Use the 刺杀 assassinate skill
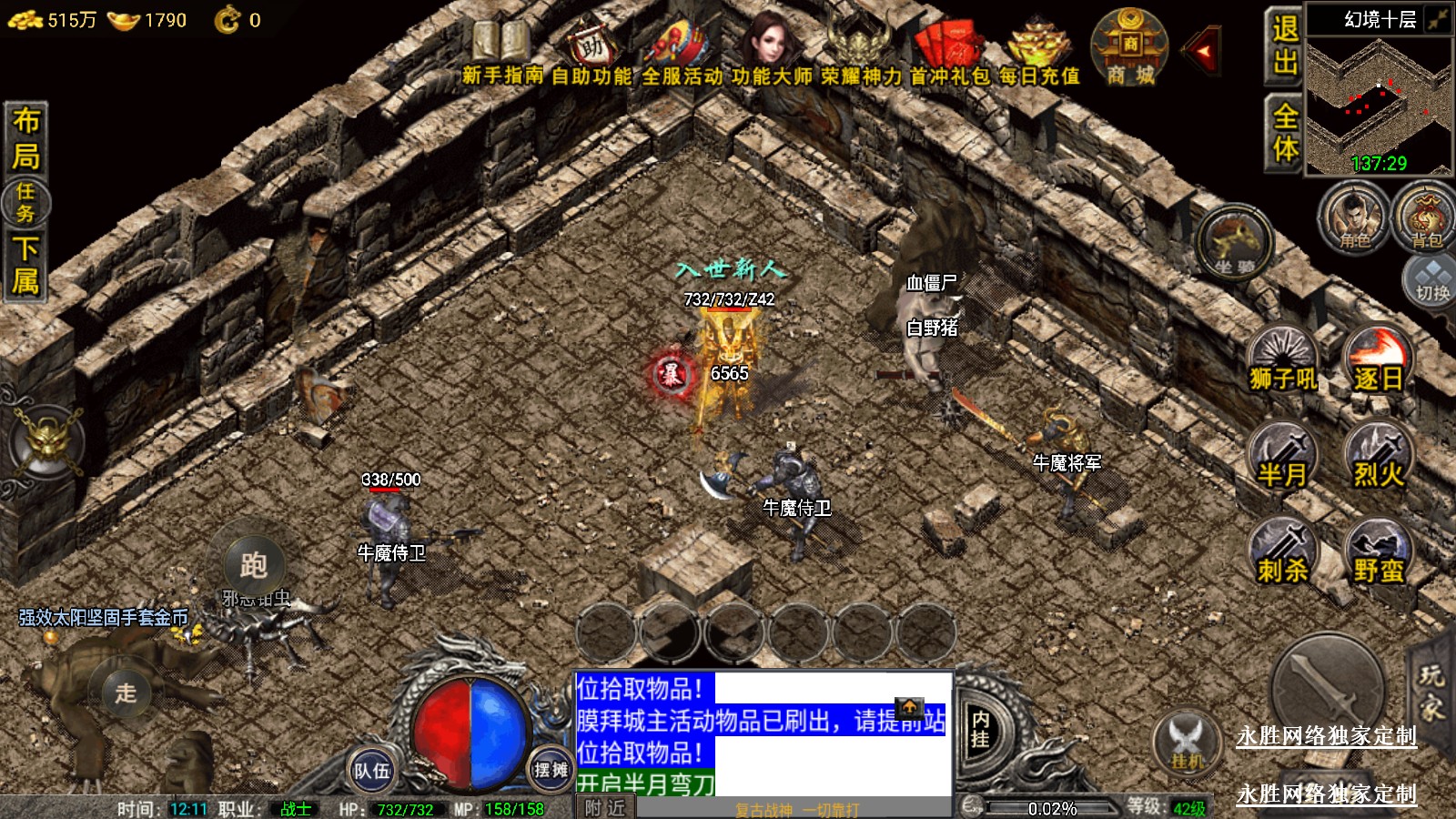Image resolution: width=1456 pixels, height=819 pixels. click(x=1283, y=552)
